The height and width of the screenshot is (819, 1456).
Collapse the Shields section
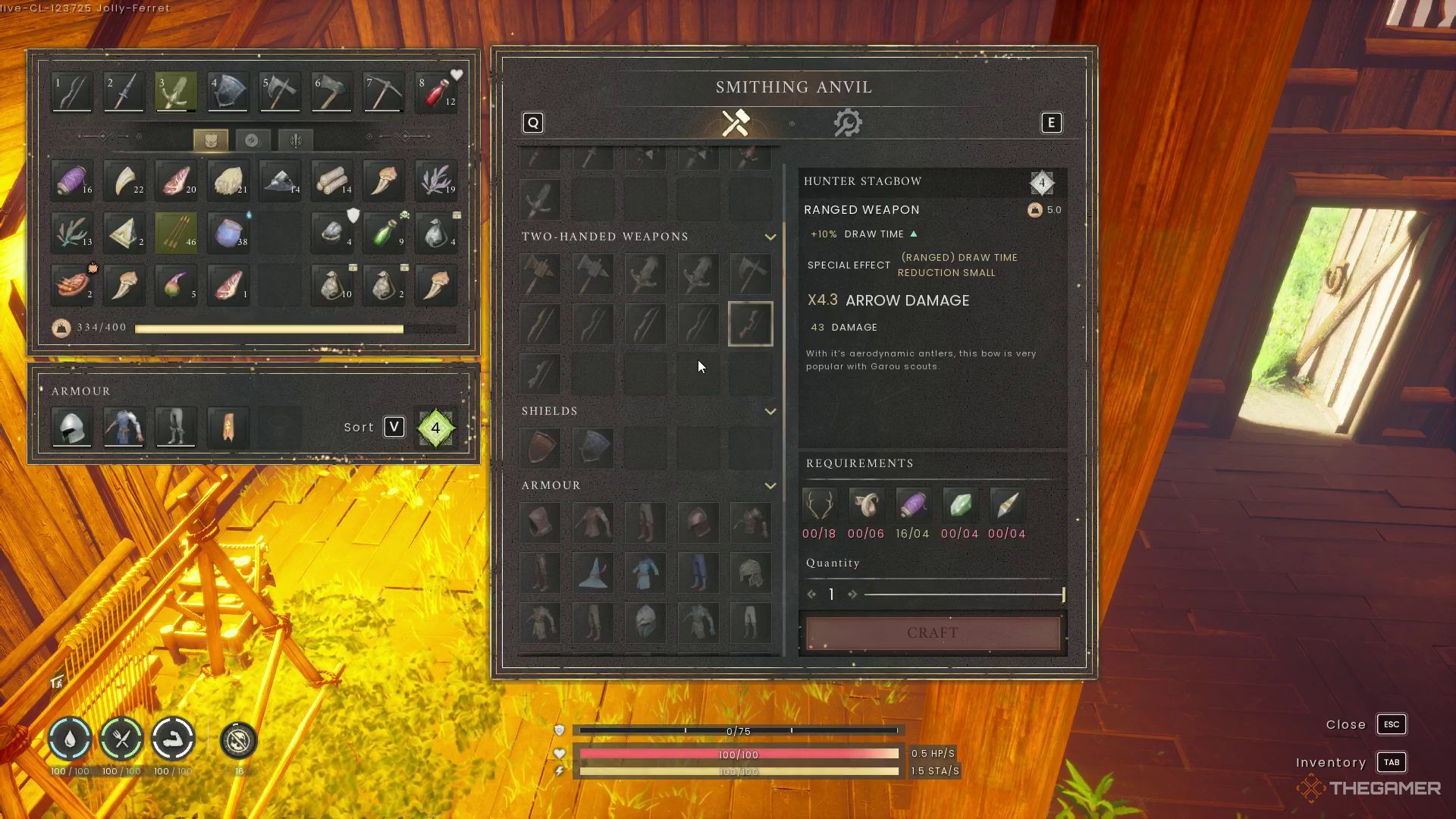(x=770, y=412)
